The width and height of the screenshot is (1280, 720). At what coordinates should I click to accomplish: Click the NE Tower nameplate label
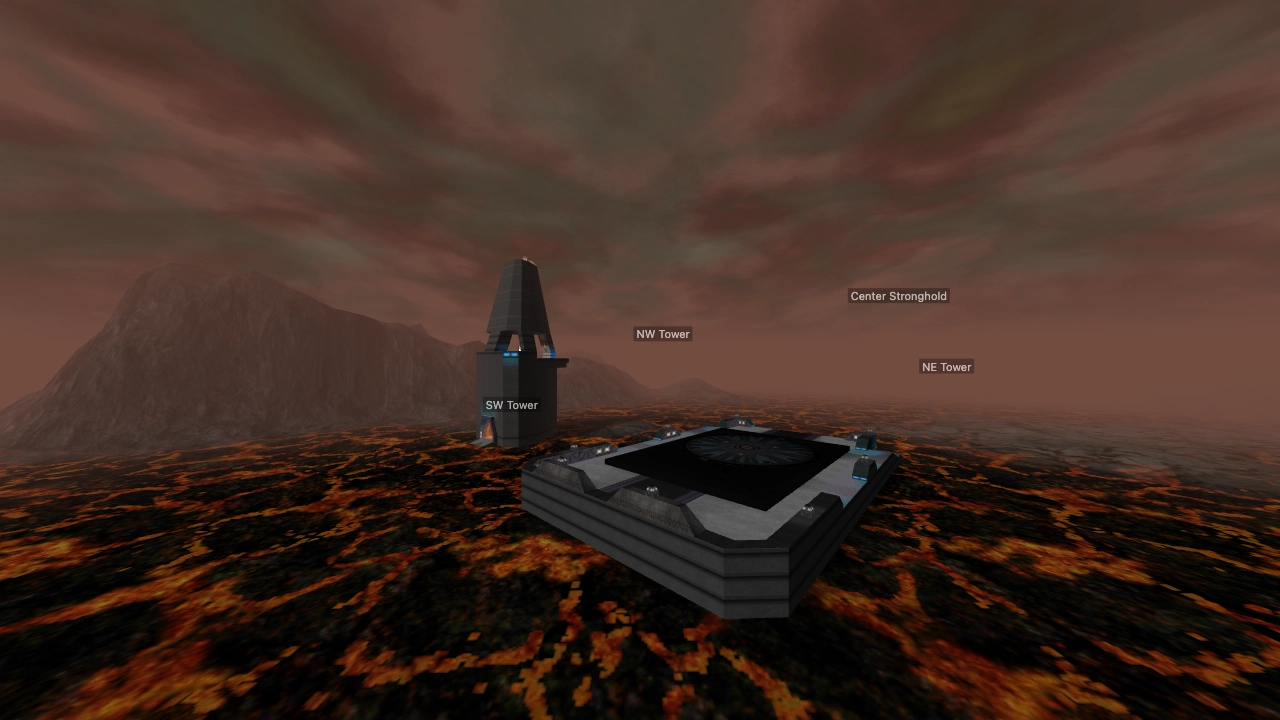945,367
